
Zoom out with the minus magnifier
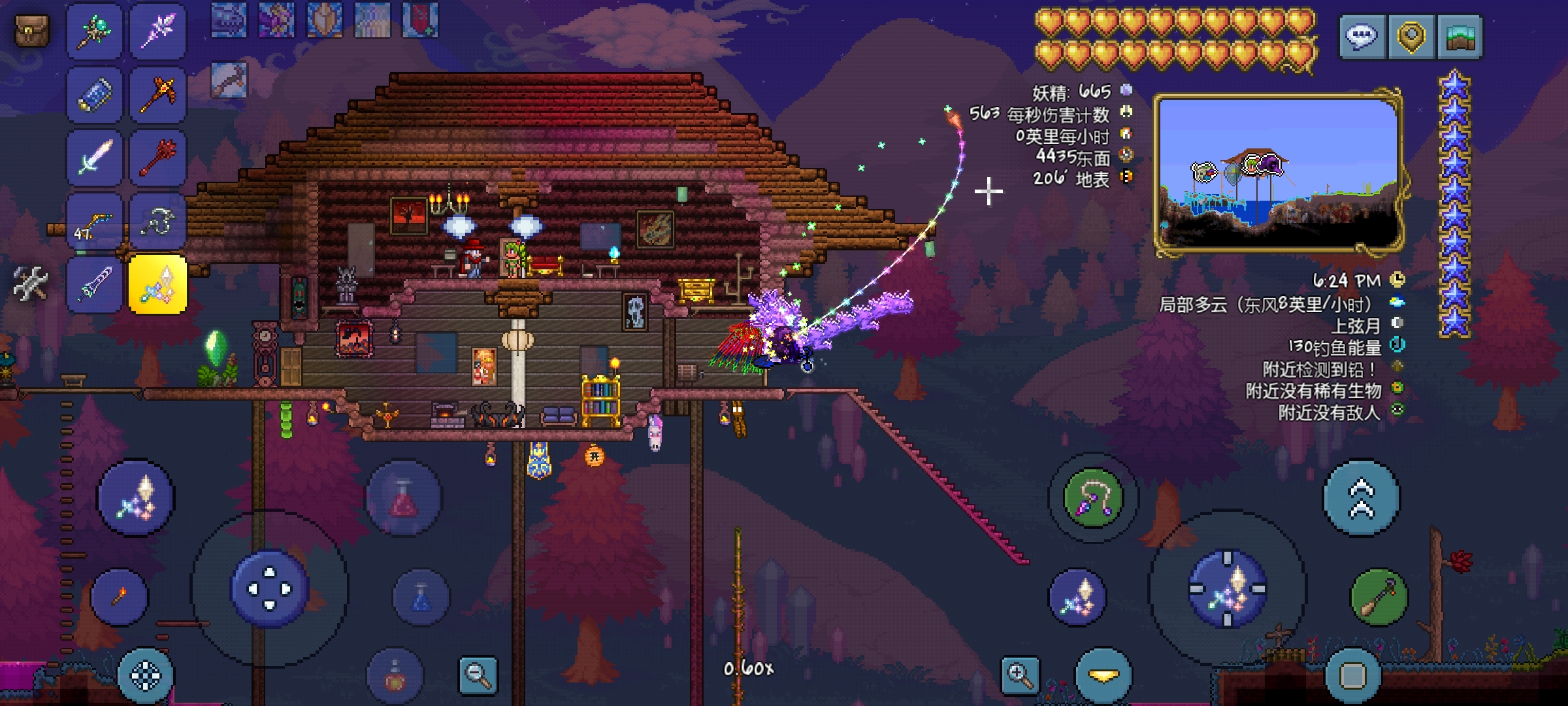click(x=478, y=675)
